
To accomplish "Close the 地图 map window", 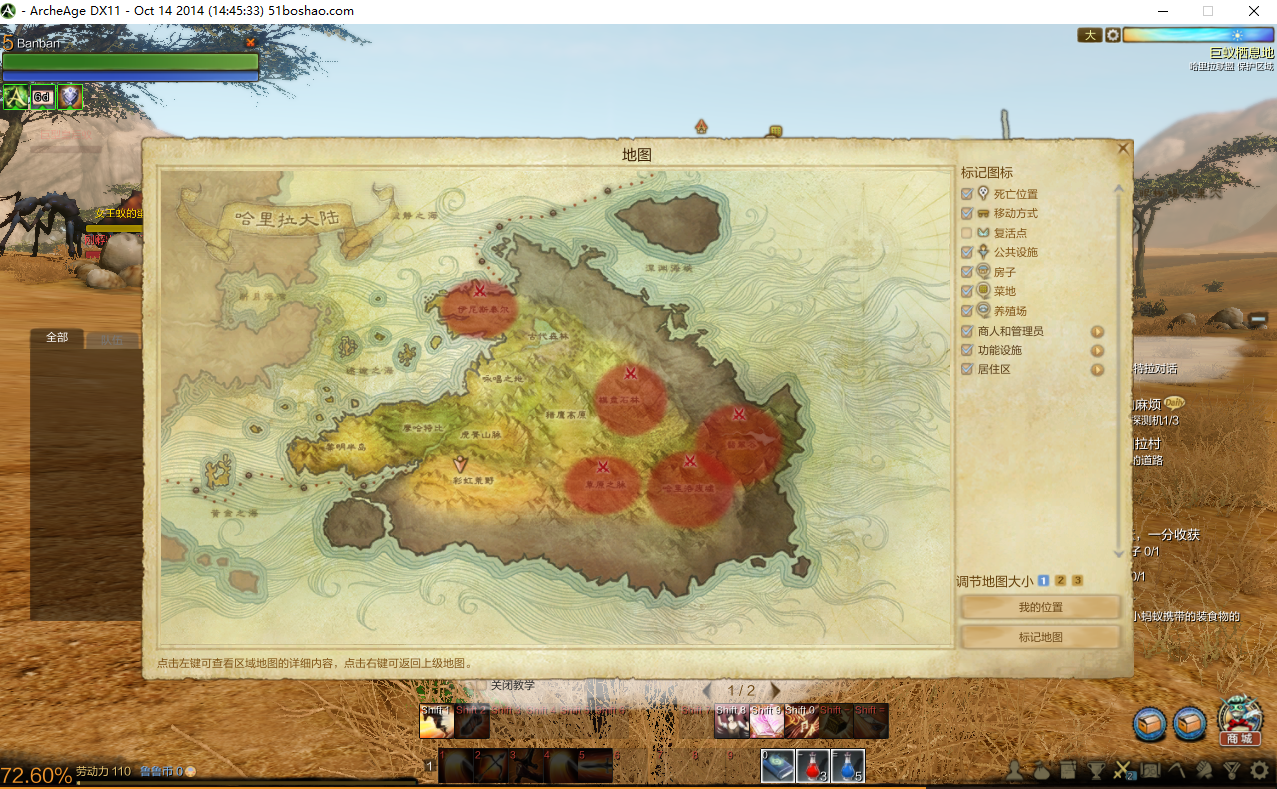I will point(1123,148).
